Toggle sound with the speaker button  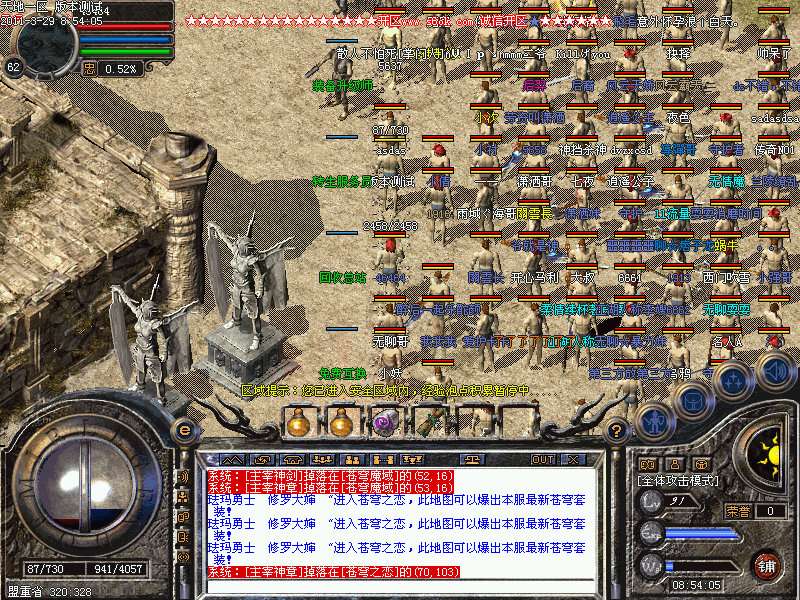point(774,372)
